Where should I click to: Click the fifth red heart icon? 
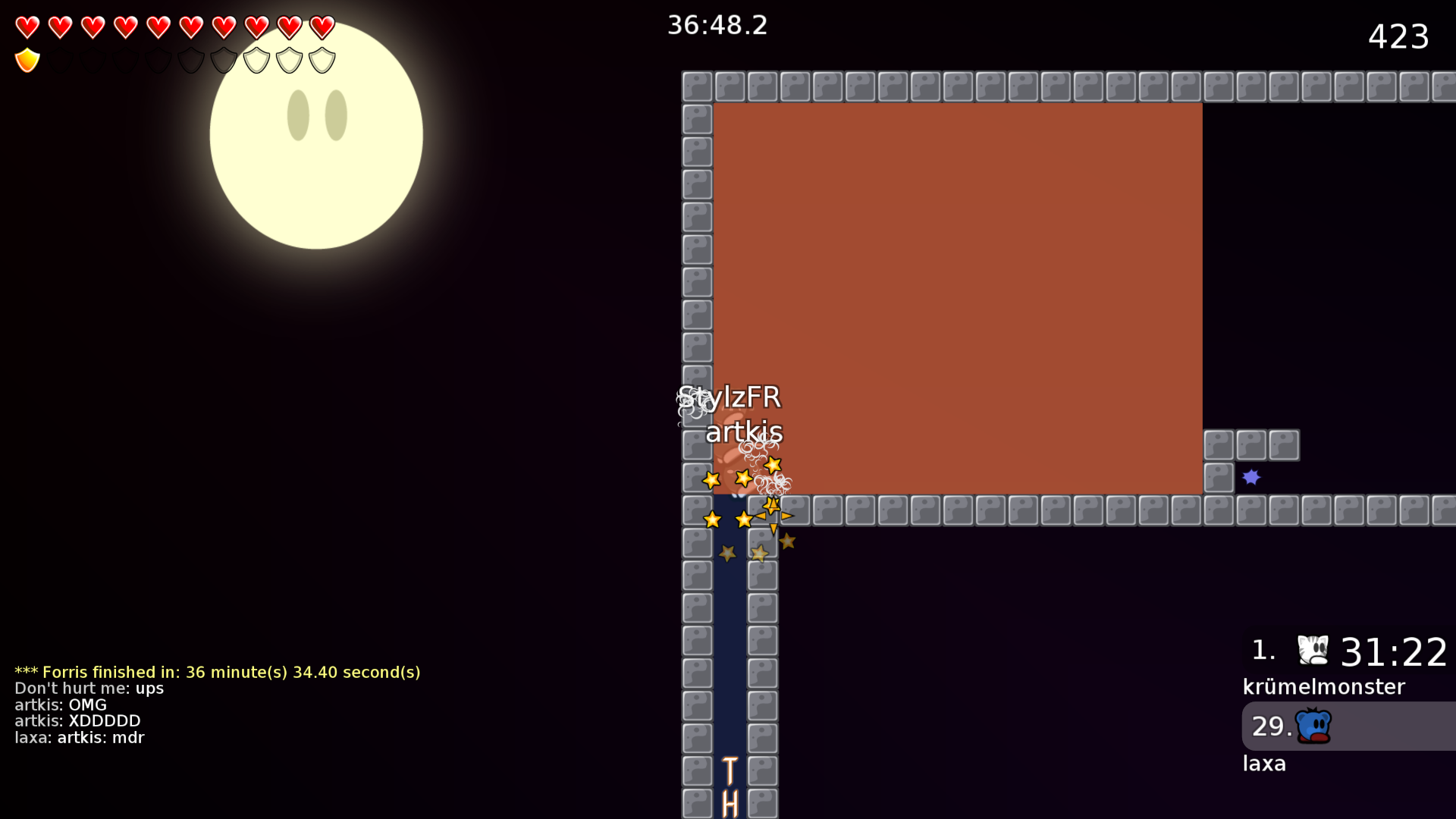pyautogui.click(x=158, y=27)
